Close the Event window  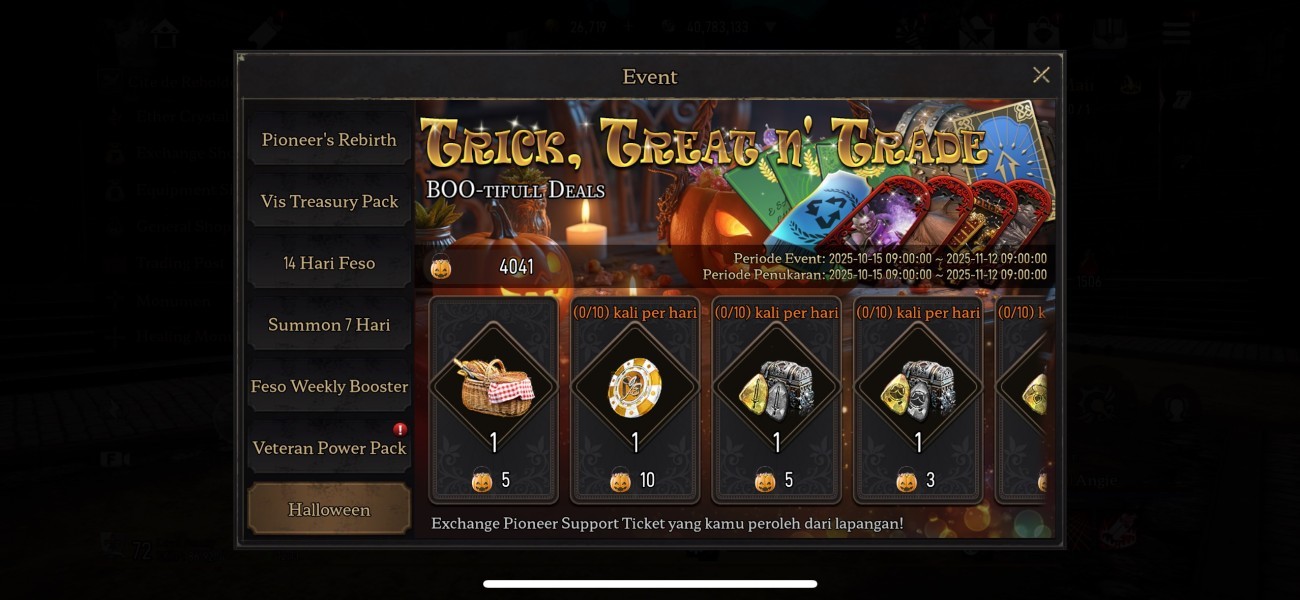pyautogui.click(x=1040, y=75)
